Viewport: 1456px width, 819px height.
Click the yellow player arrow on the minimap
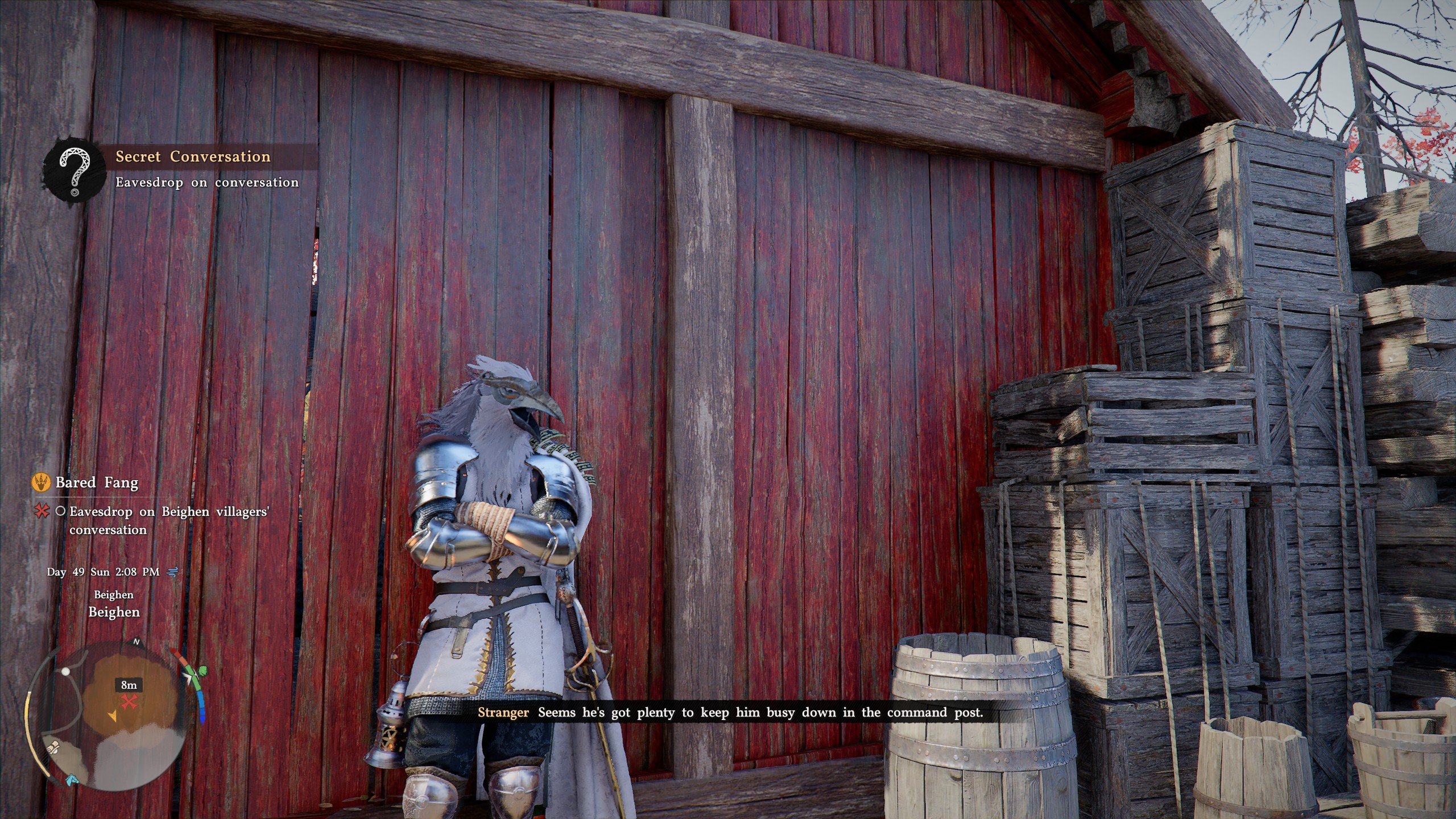point(114,716)
